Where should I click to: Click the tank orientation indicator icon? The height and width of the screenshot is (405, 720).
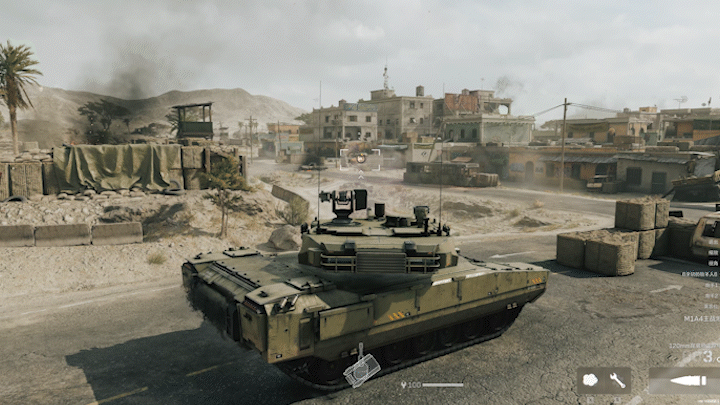(x=361, y=370)
